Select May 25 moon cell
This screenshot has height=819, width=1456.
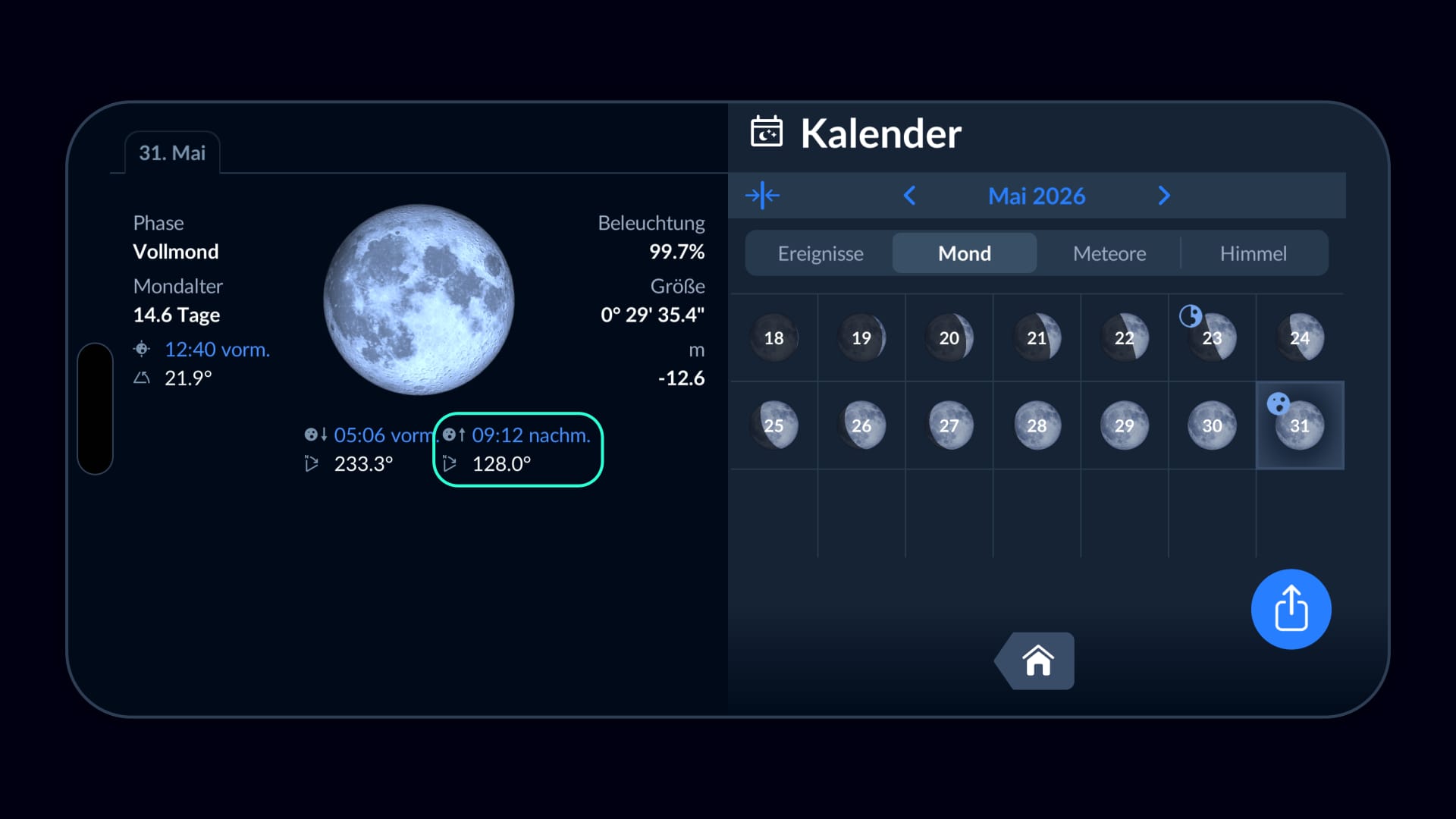[773, 425]
